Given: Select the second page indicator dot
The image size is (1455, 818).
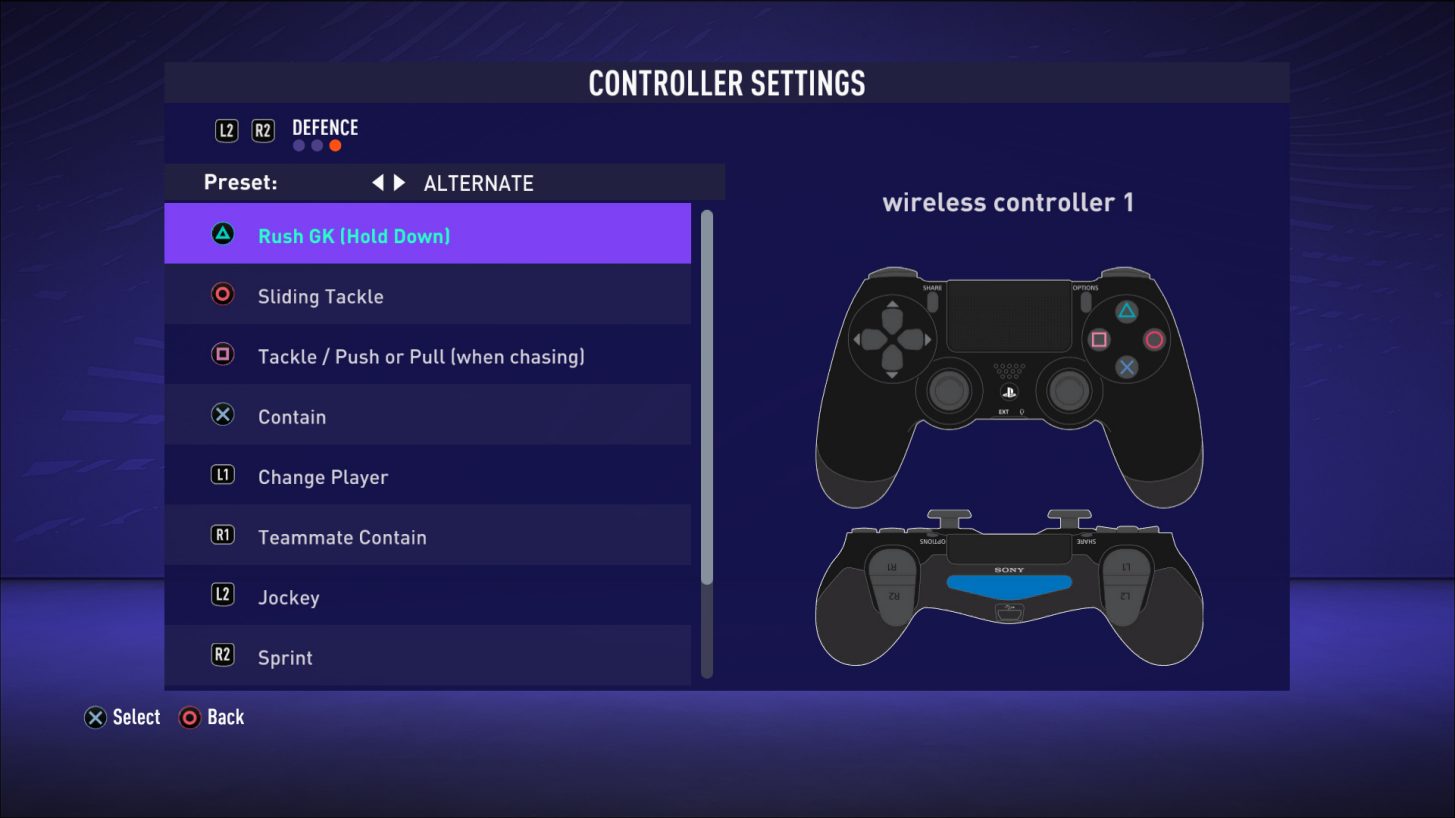Looking at the screenshot, I should (x=316, y=145).
